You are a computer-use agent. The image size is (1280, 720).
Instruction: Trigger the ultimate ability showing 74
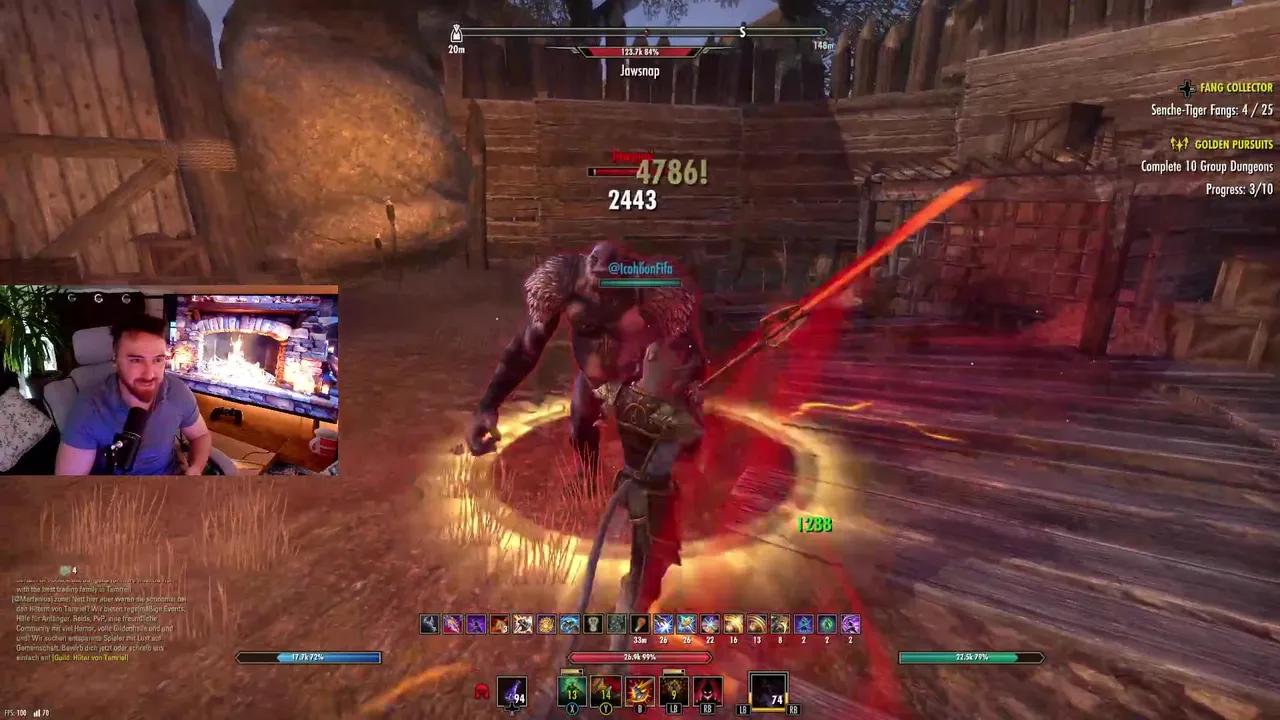pyautogui.click(x=768, y=691)
